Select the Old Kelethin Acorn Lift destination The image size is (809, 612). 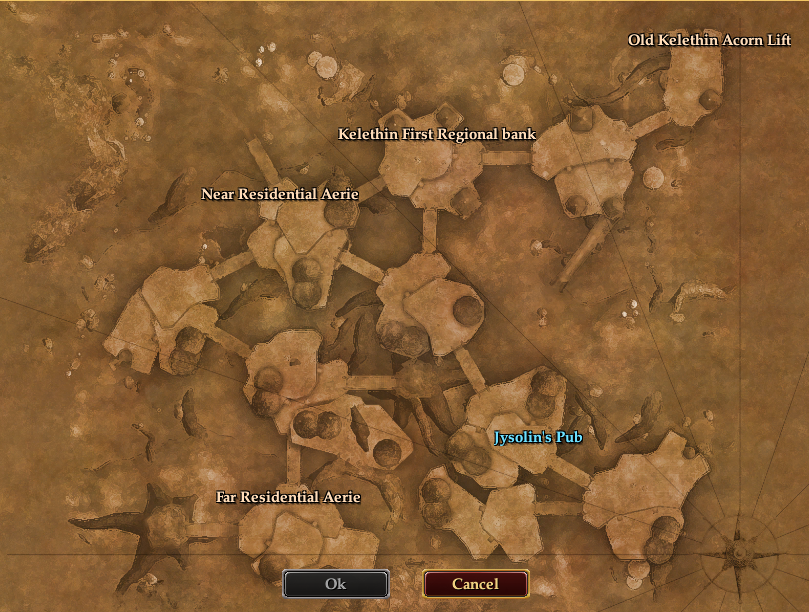(x=709, y=41)
